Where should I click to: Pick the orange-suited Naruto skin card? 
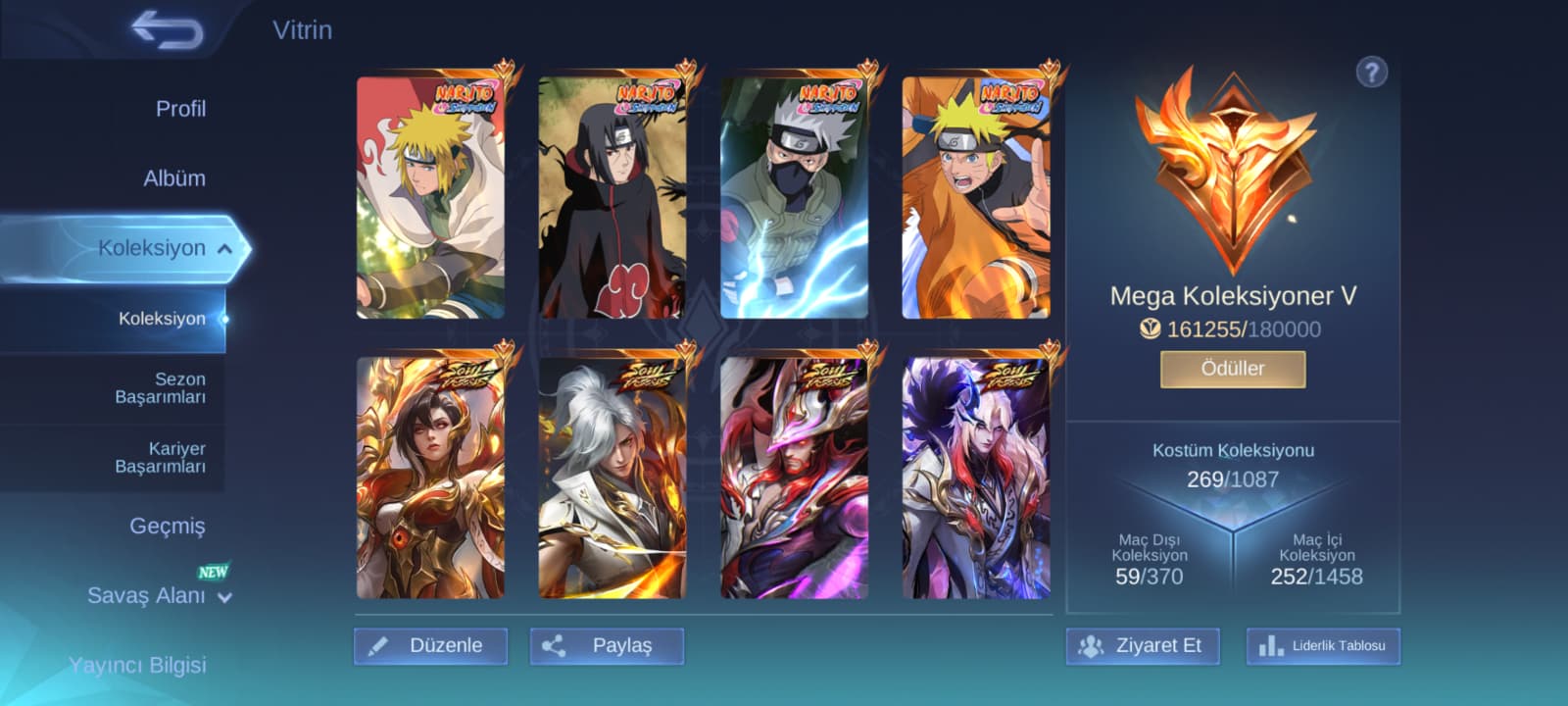[x=976, y=197]
